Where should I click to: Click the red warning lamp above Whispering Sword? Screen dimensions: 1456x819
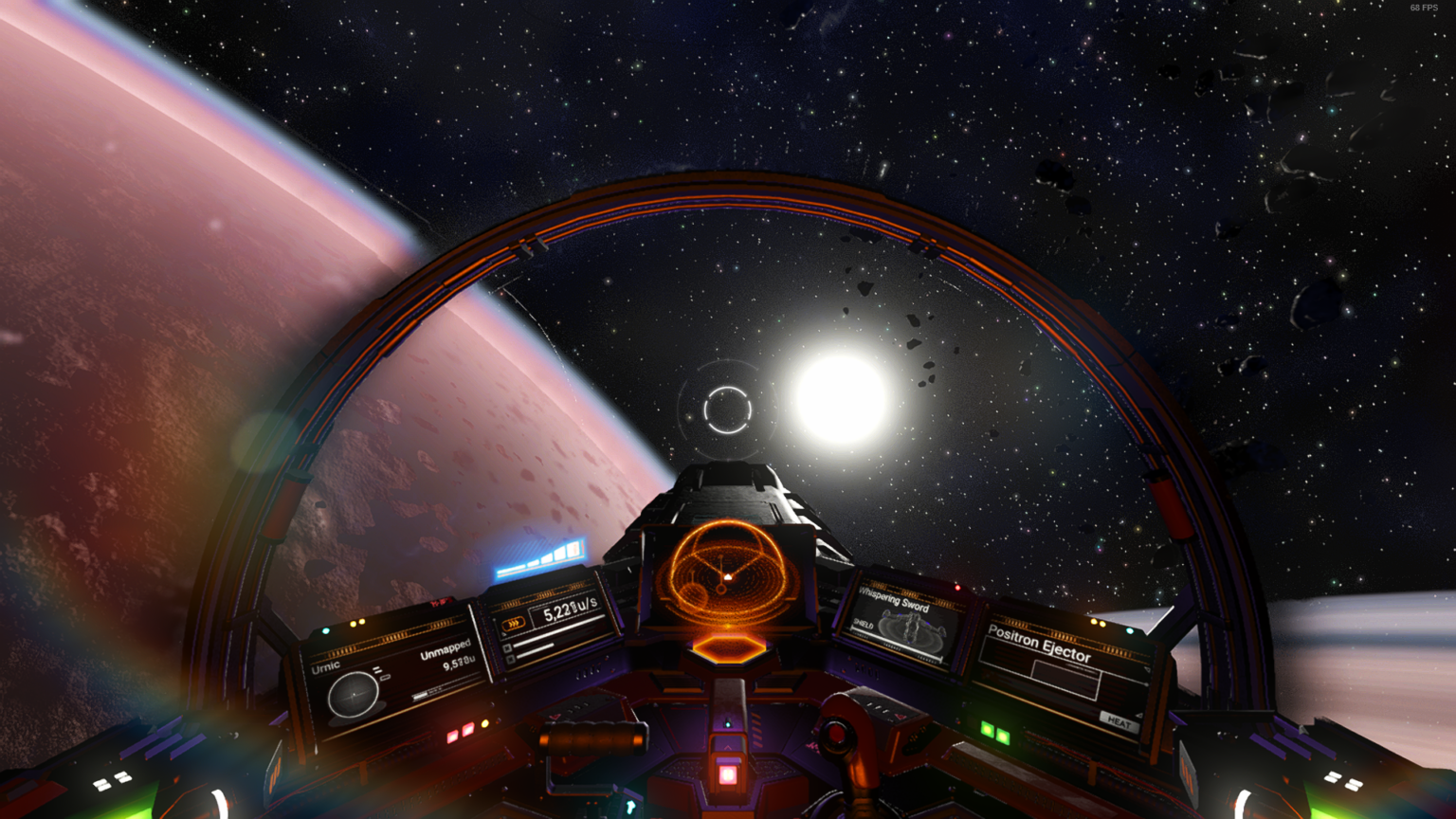958,589
